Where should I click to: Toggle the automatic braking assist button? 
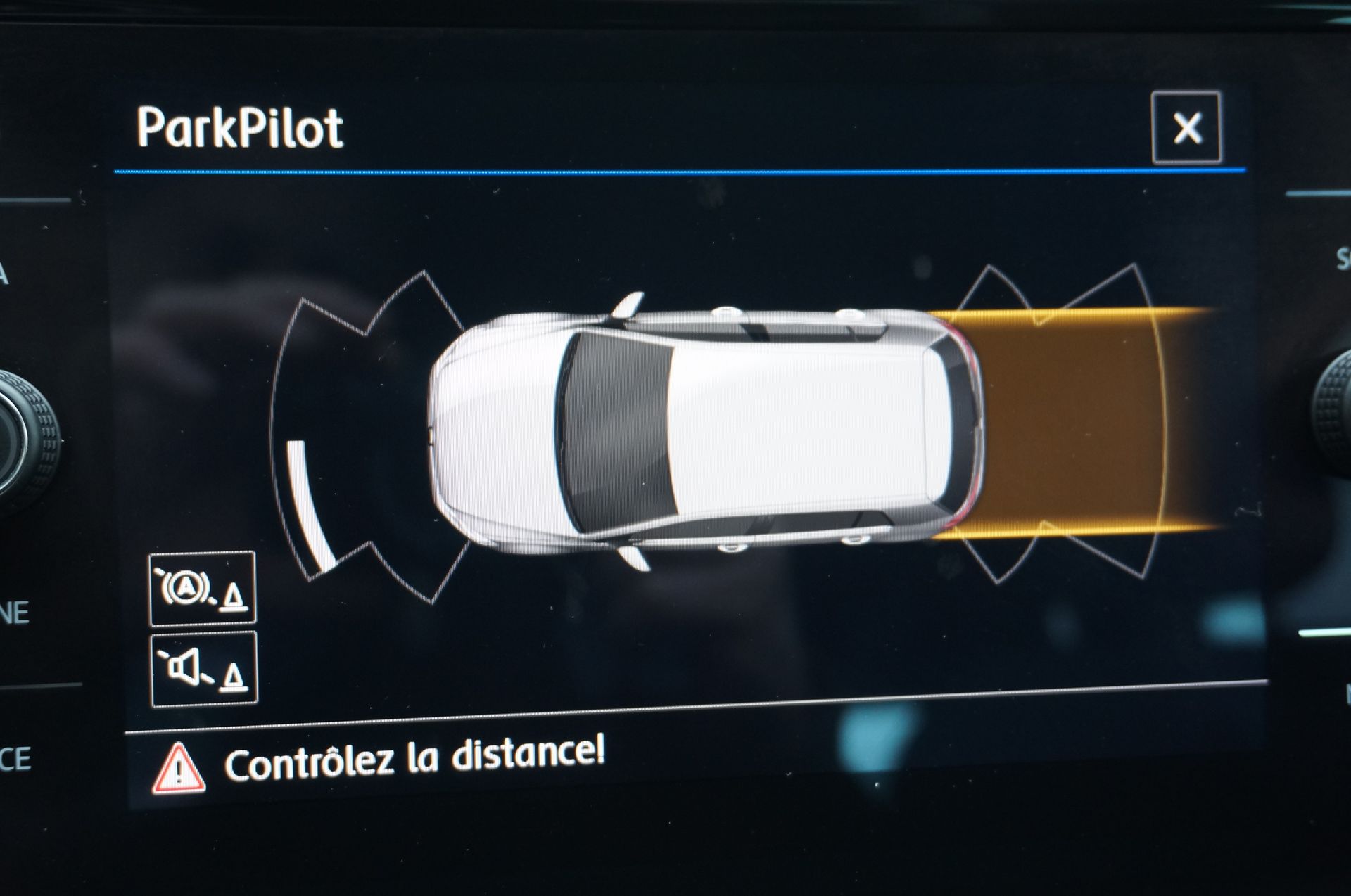click(x=202, y=589)
